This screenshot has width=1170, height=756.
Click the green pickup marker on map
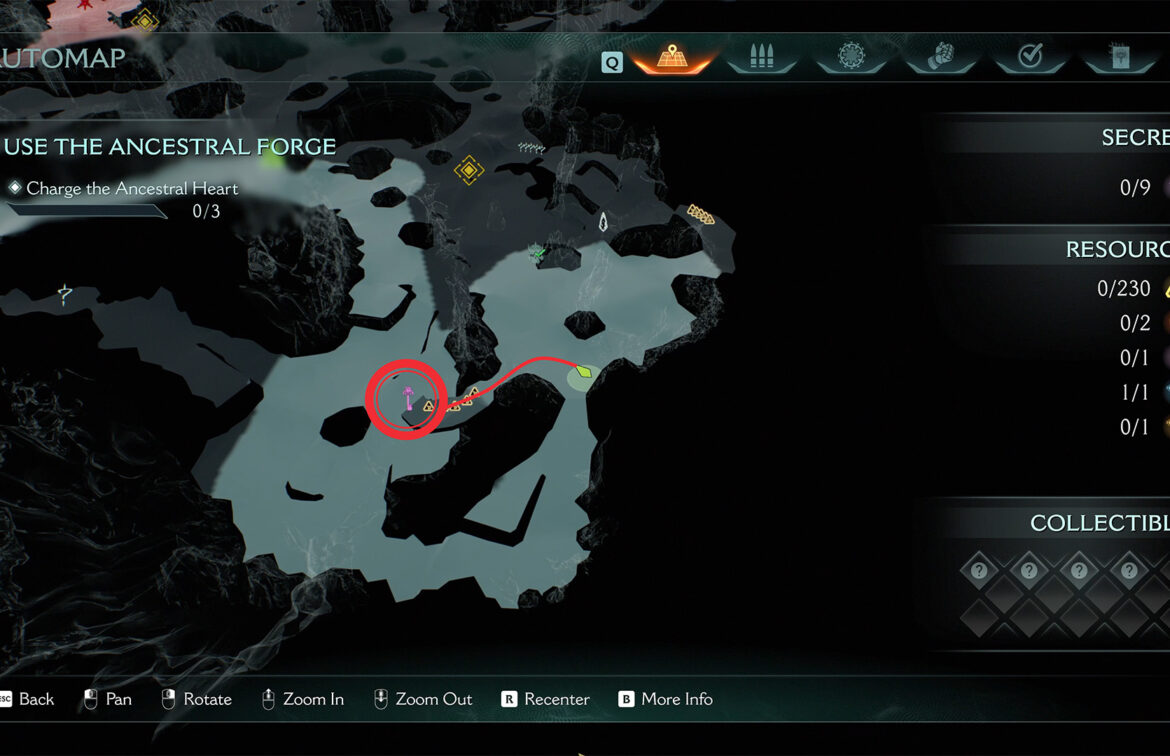(540, 252)
